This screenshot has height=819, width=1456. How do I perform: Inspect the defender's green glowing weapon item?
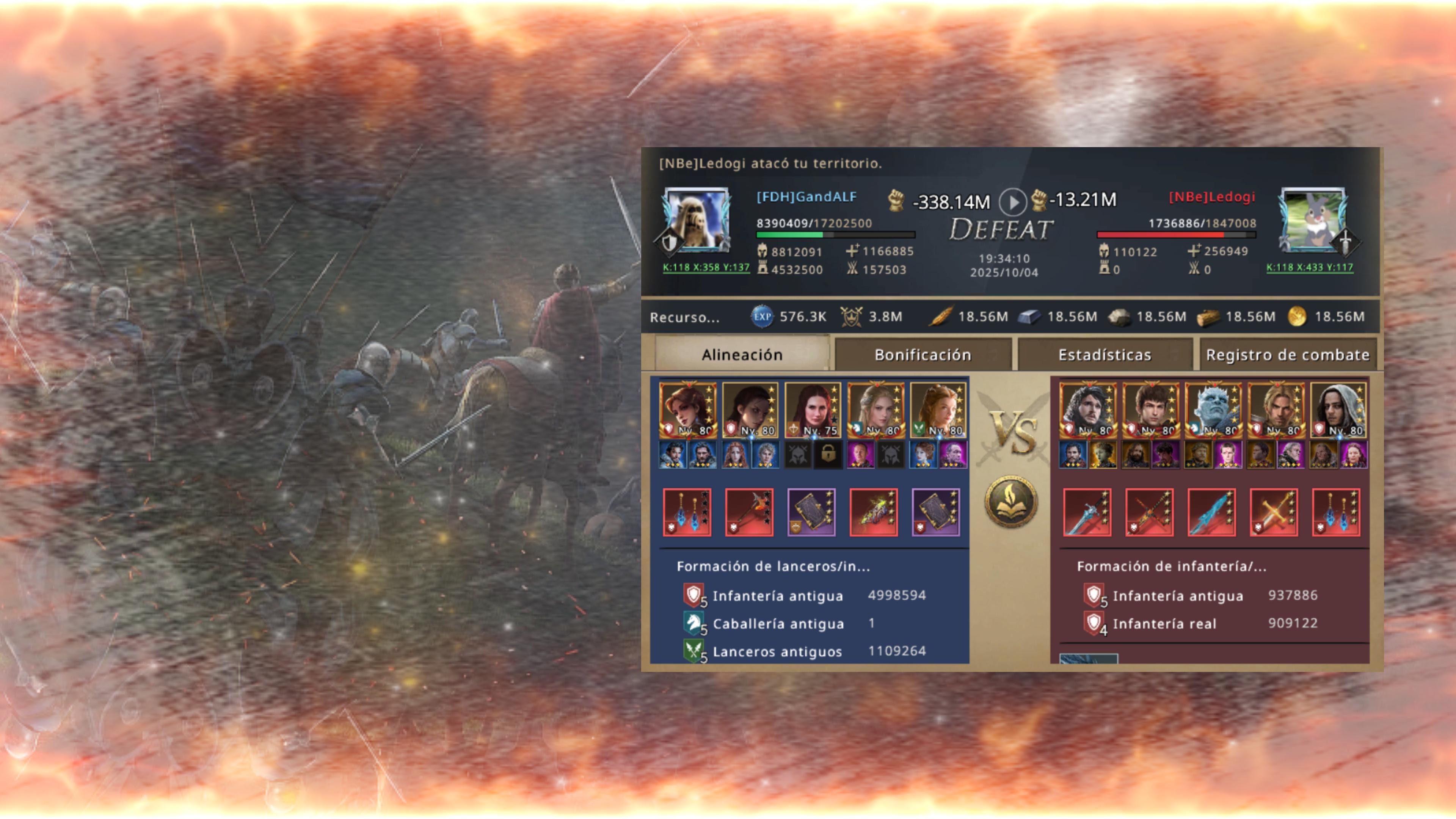tap(873, 512)
